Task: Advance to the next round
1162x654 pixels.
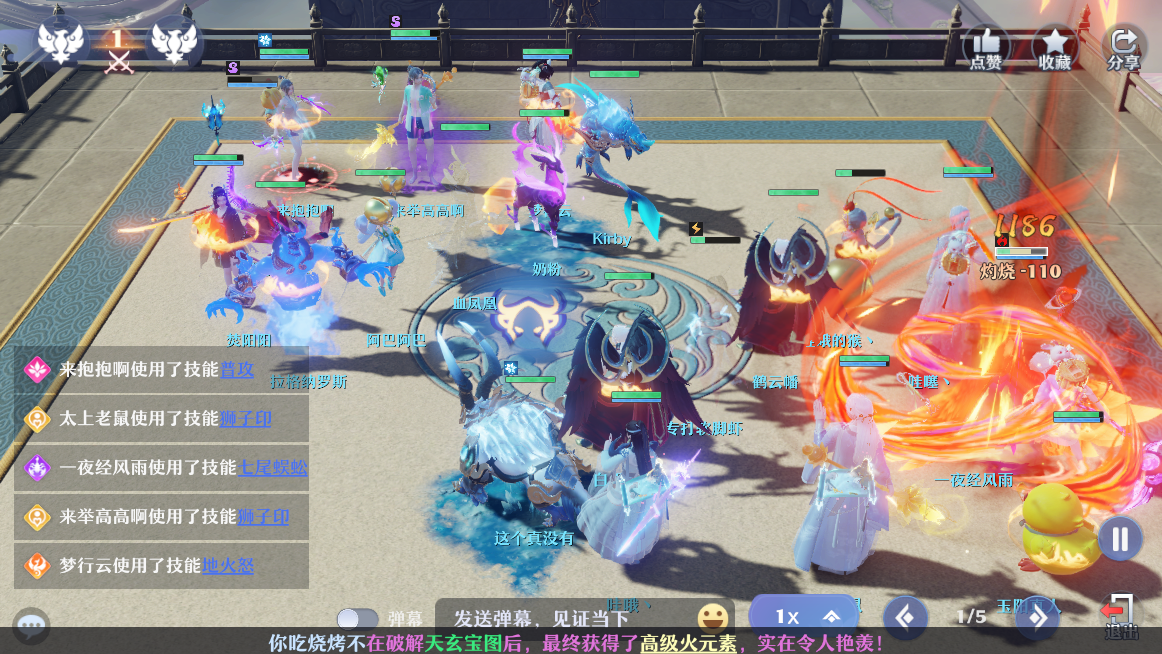Action: 1036,617
